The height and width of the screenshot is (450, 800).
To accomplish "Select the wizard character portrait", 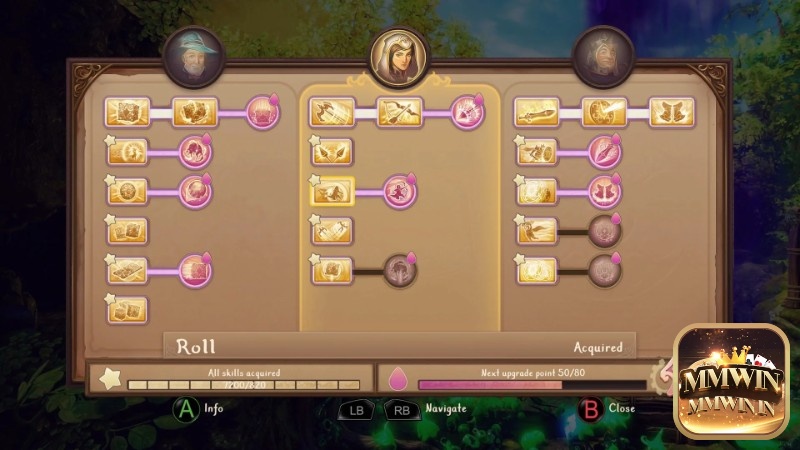I will (x=195, y=53).
